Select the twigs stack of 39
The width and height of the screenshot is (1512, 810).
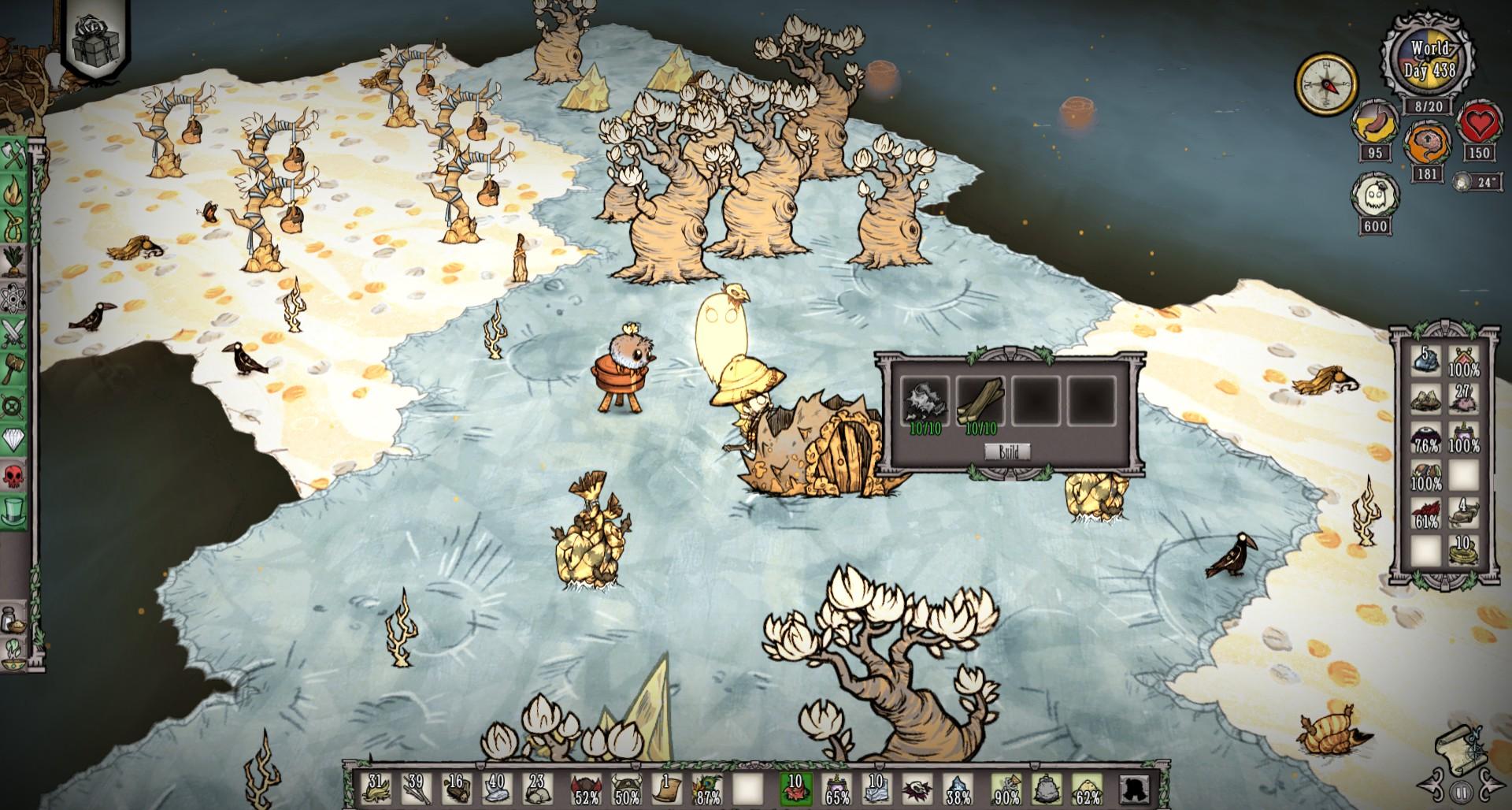[x=415, y=790]
